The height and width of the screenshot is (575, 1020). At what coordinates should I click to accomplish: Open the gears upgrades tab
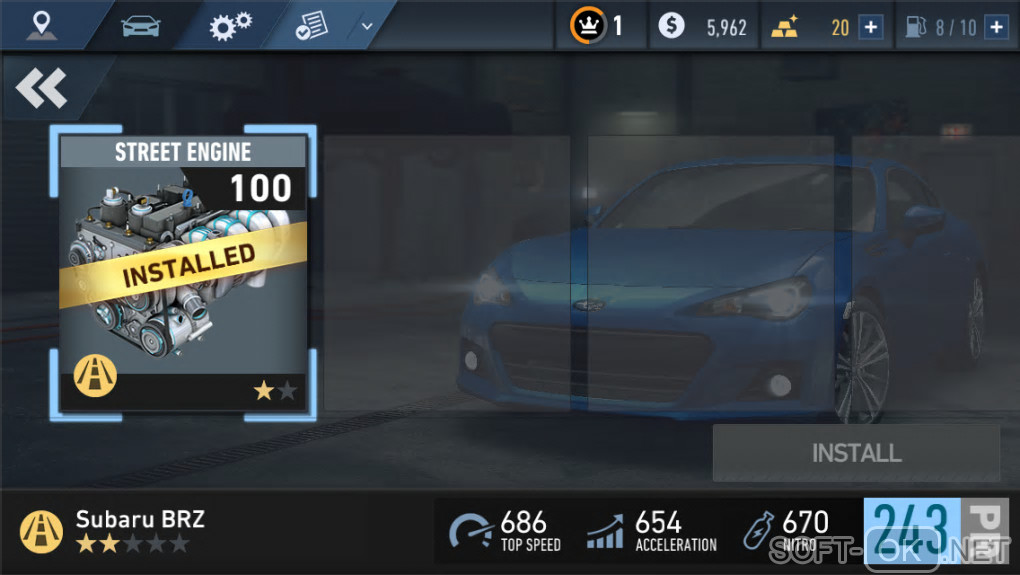(230, 25)
